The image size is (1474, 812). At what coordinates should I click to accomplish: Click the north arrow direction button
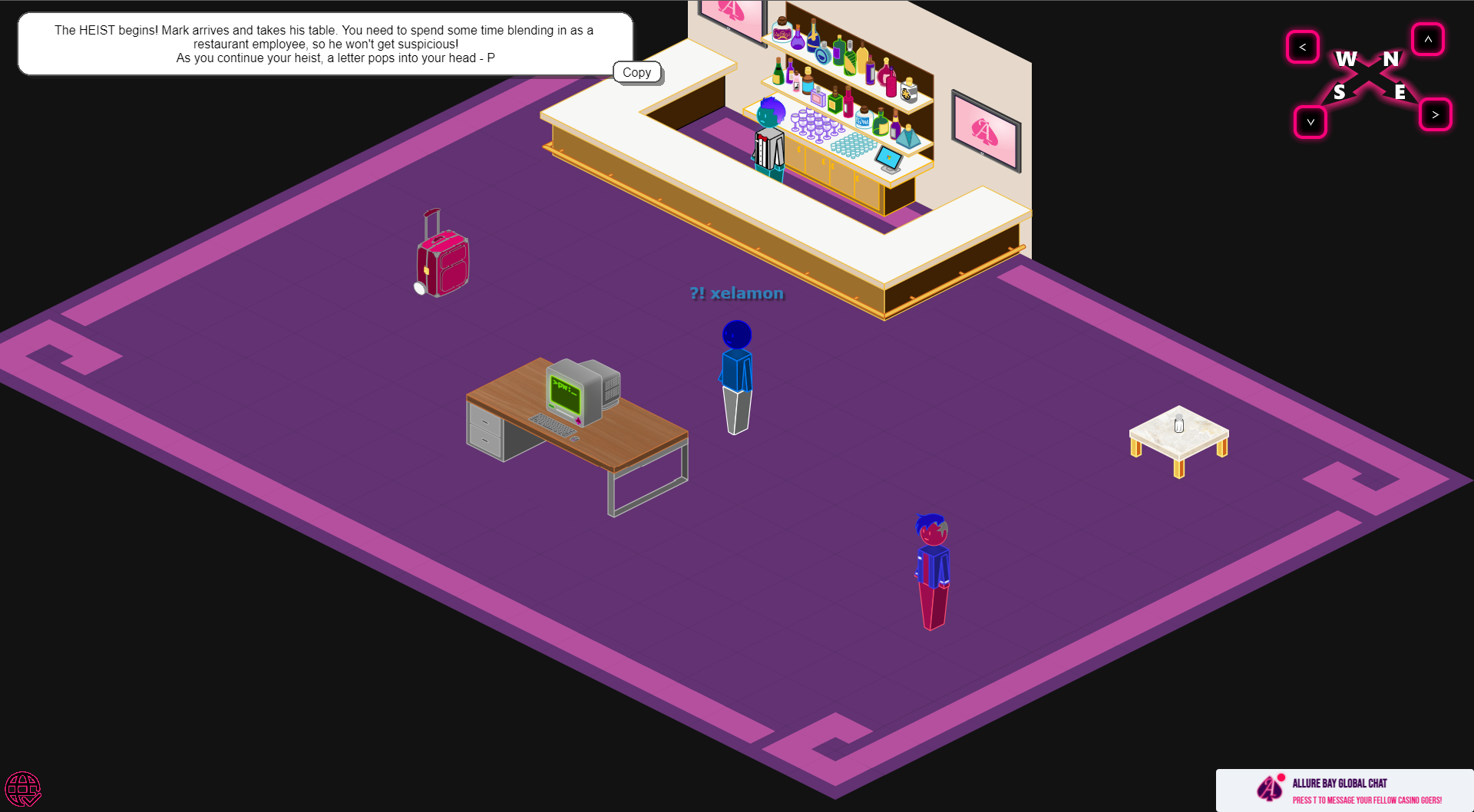pos(1428,39)
